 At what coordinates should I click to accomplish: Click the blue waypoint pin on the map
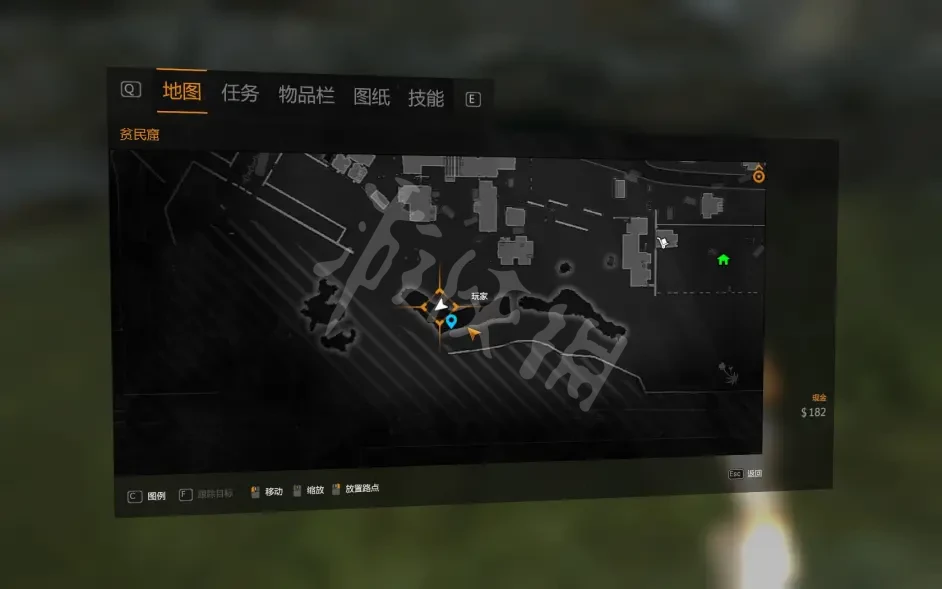452,321
